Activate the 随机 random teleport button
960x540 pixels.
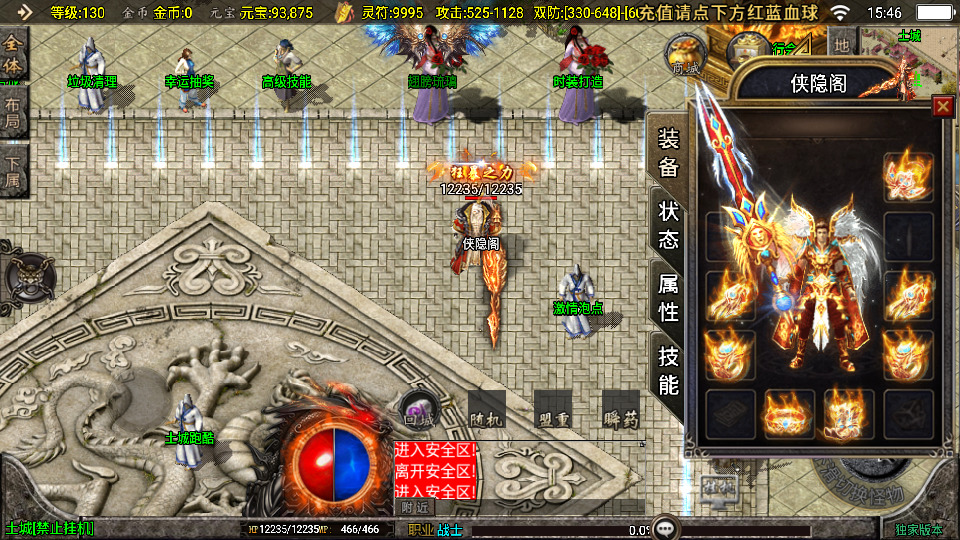click(x=486, y=410)
